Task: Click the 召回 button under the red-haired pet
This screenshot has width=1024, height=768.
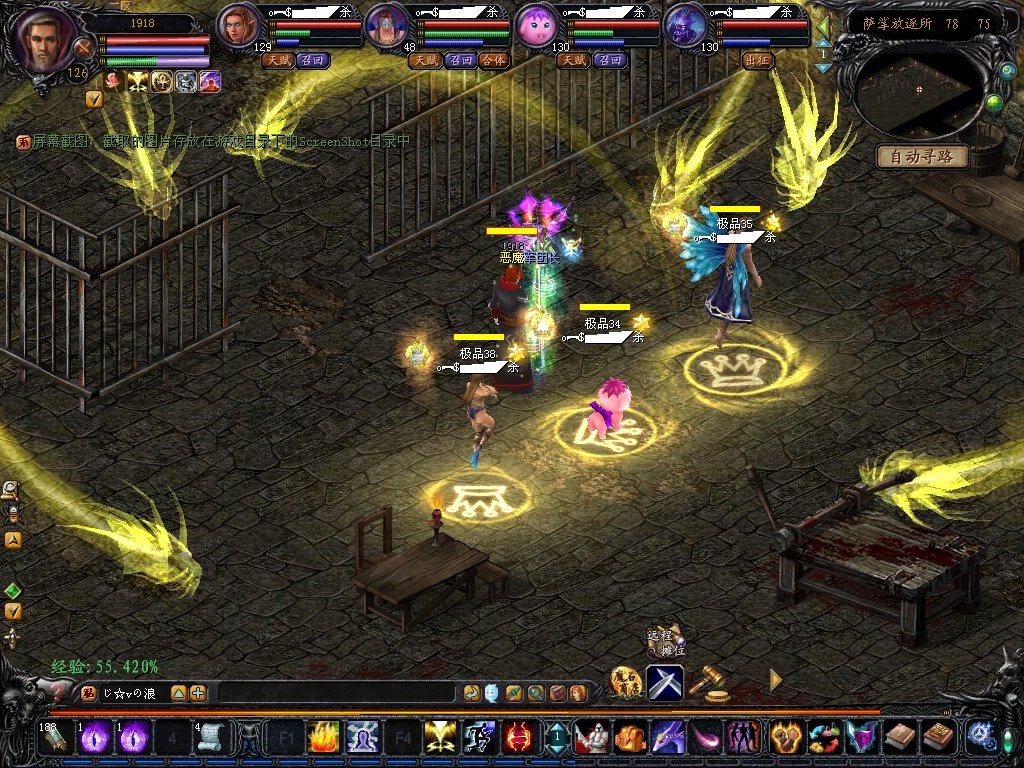Action: (313, 60)
